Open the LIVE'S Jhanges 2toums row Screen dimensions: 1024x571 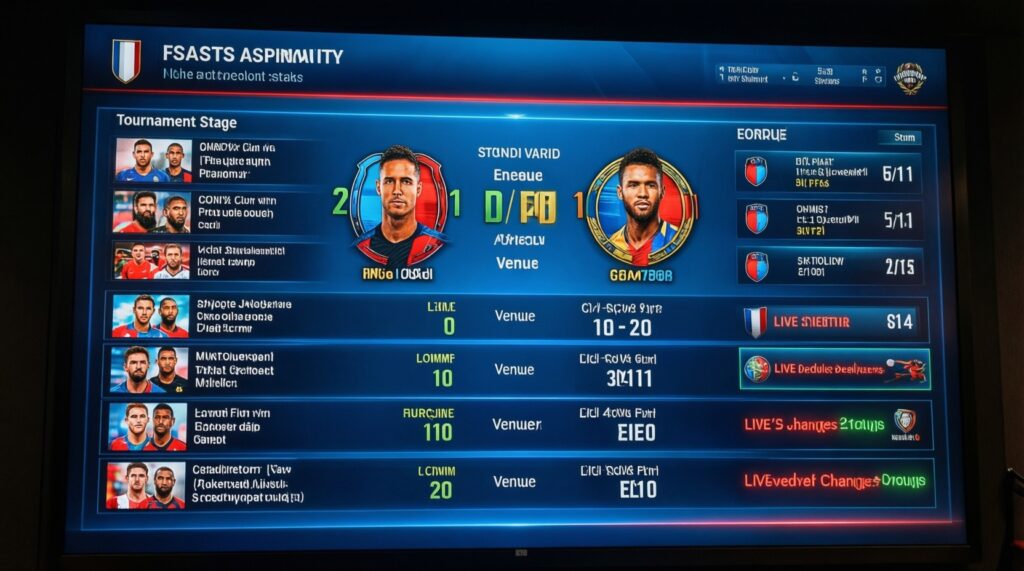(x=834, y=424)
